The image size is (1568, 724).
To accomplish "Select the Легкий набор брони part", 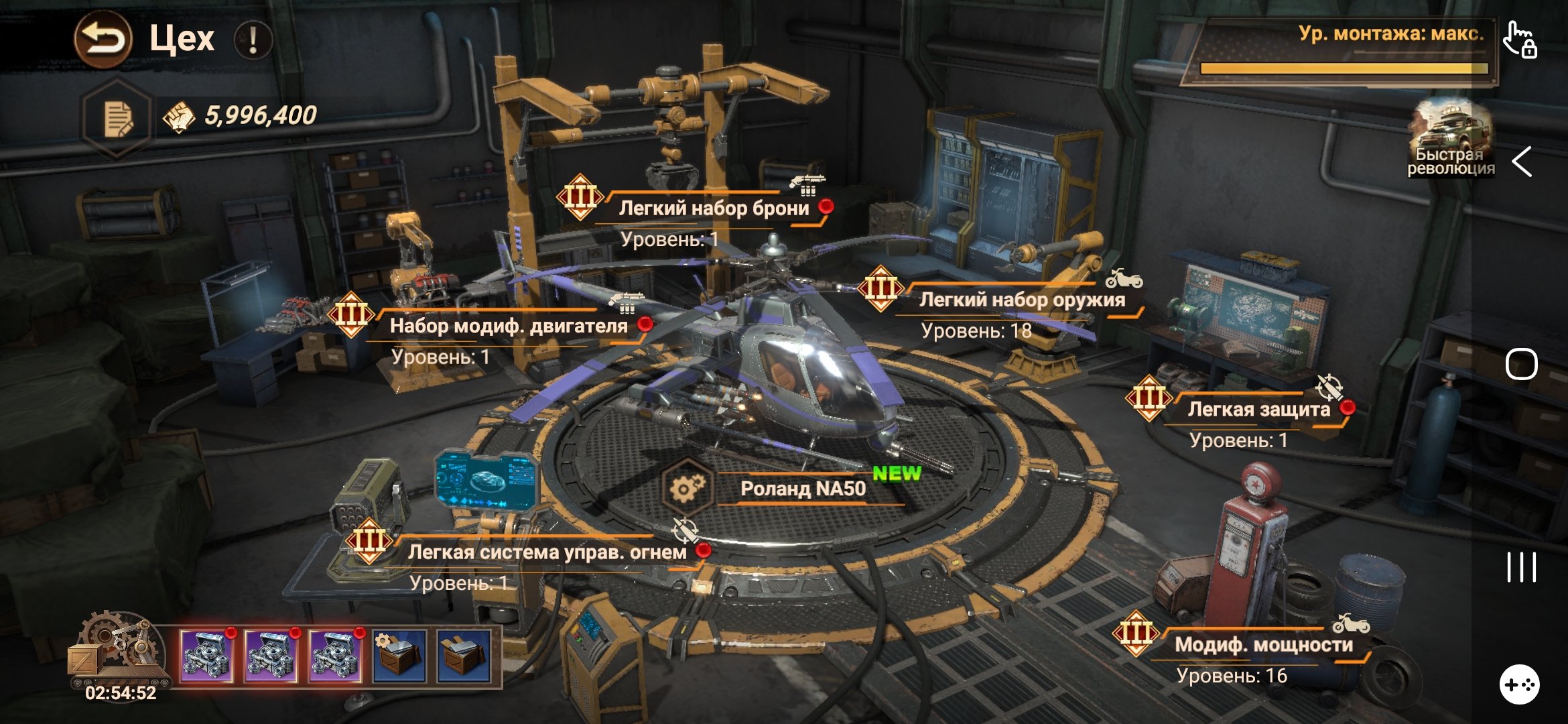I will pos(713,208).
